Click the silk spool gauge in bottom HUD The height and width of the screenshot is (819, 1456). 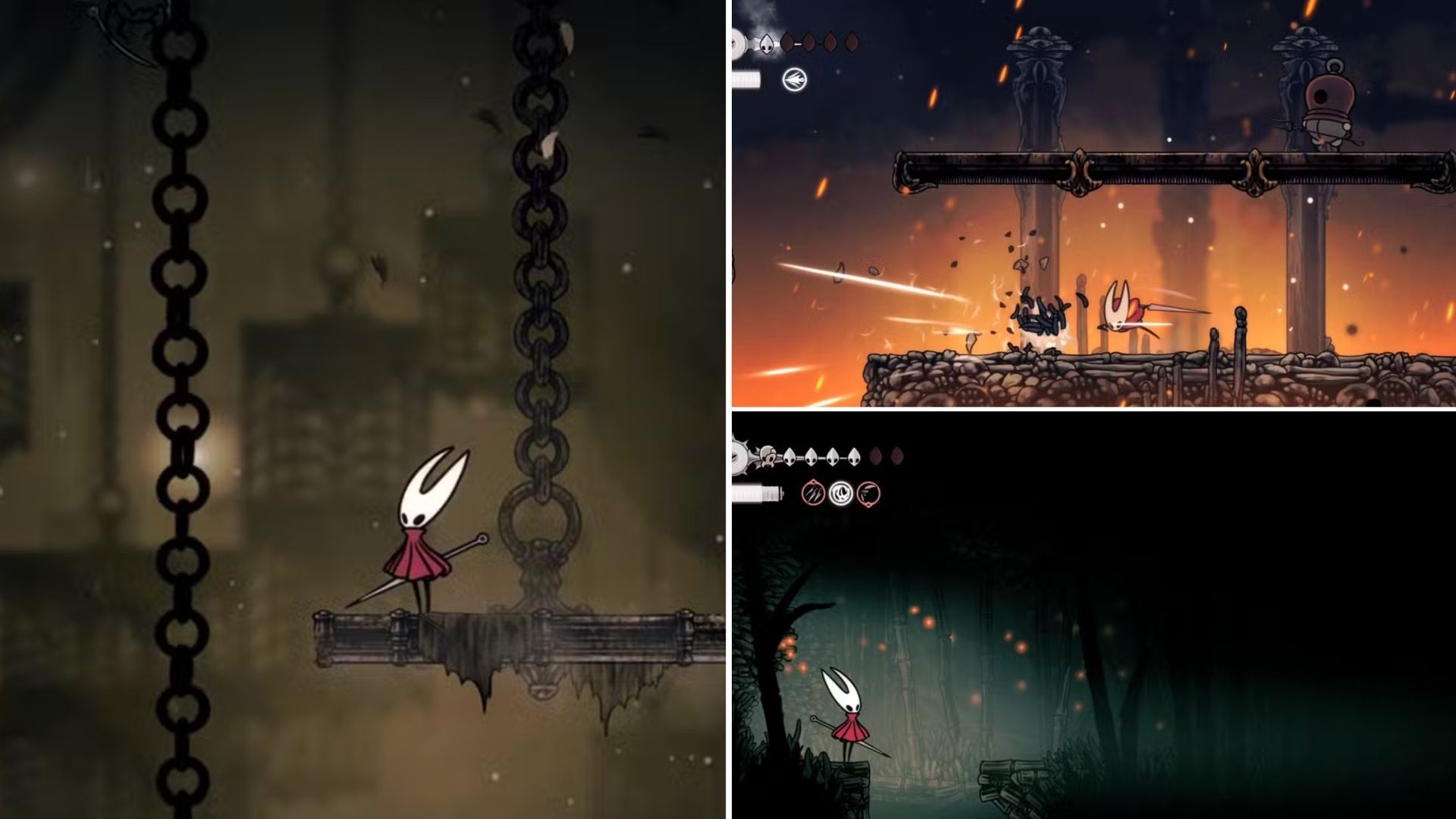[757, 494]
